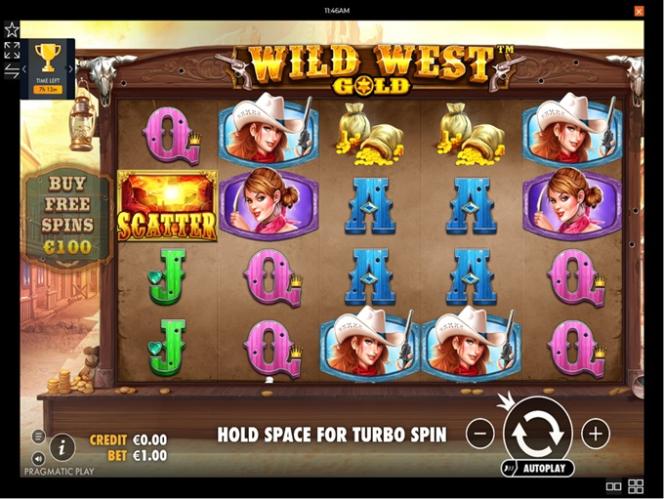Close the game window with the X

[x=639, y=11]
